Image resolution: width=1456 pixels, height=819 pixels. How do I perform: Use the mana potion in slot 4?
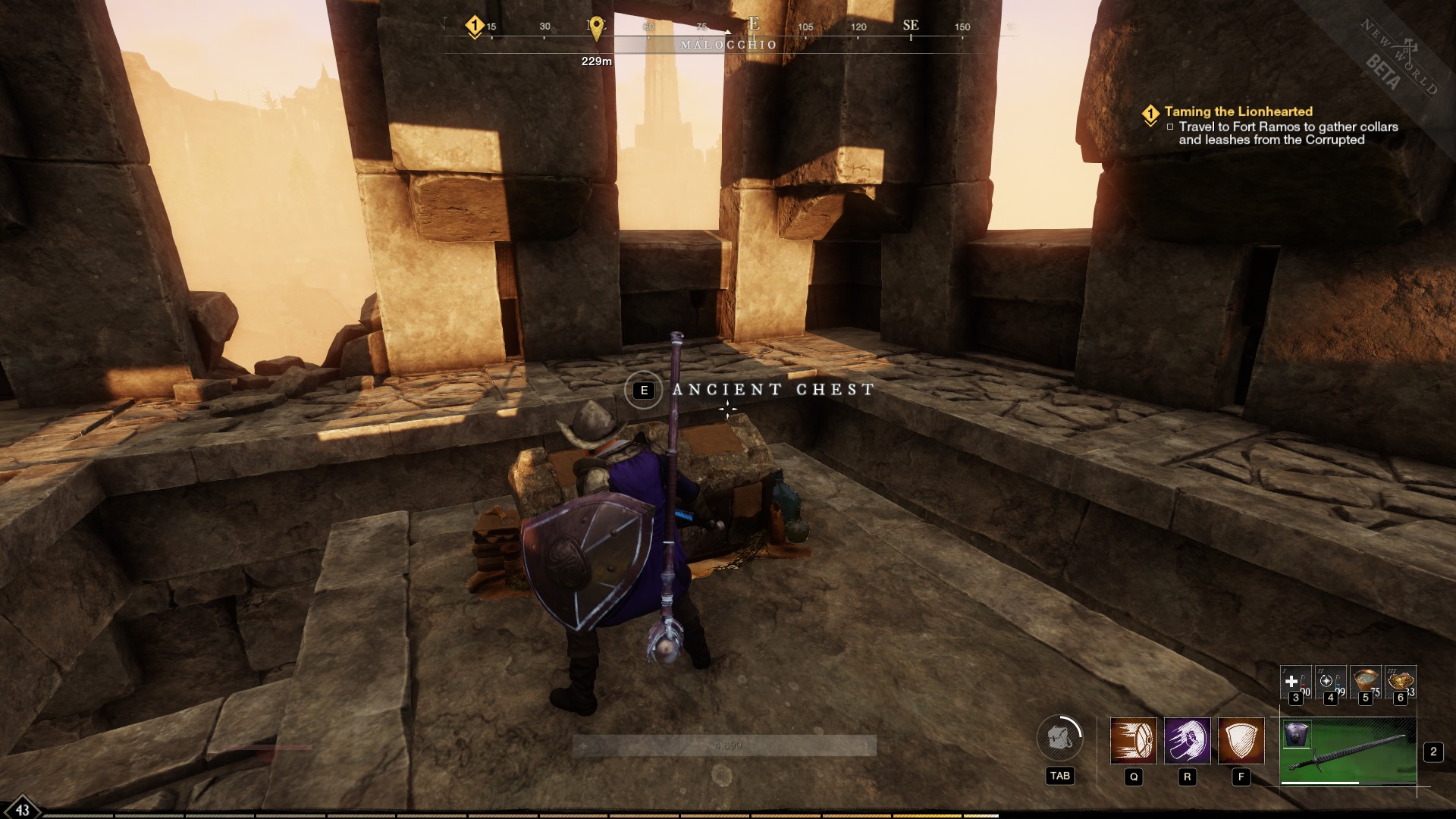point(1330,682)
